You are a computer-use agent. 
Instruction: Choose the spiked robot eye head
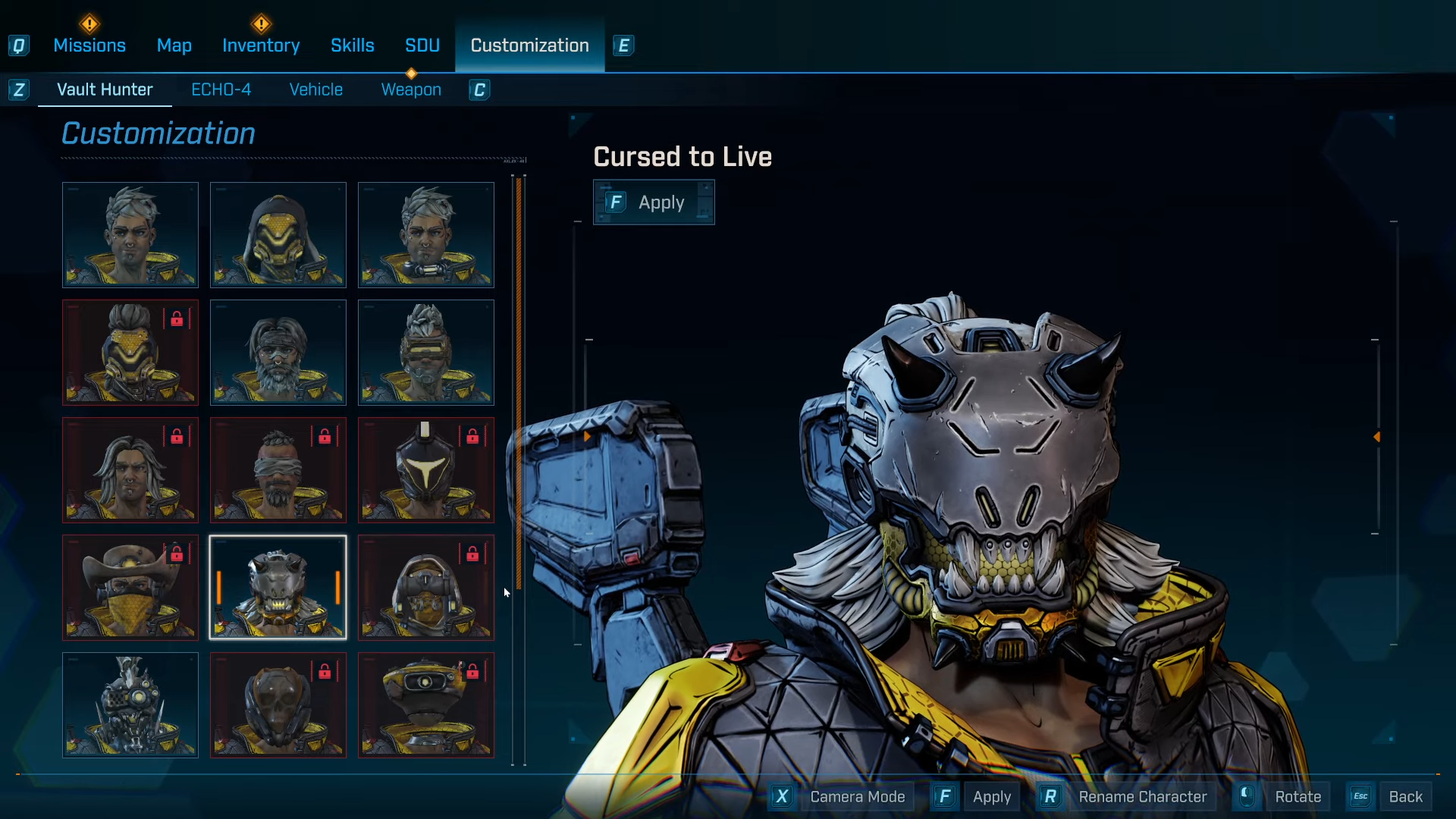[x=130, y=705]
